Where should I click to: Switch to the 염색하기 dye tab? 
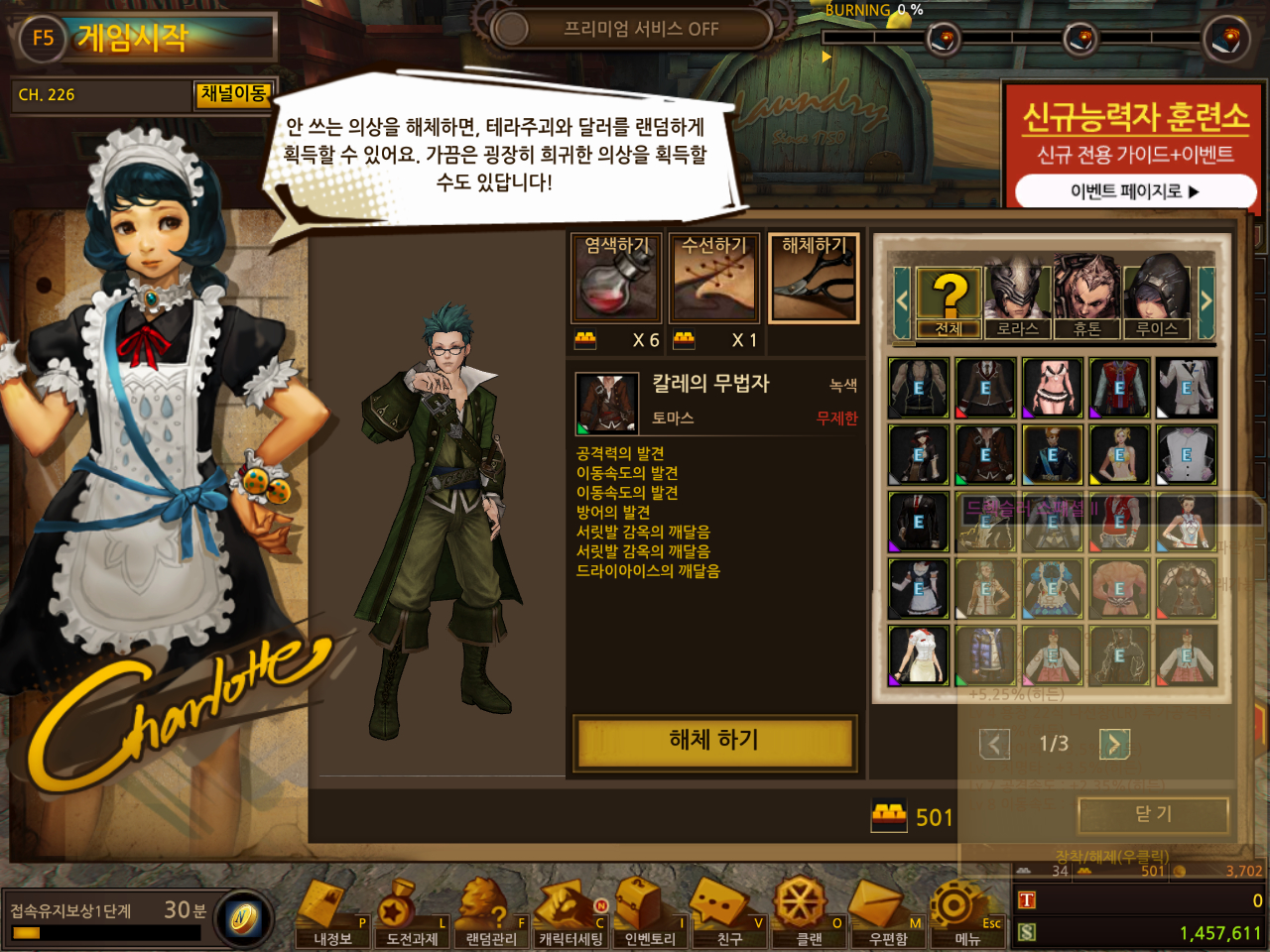tap(615, 279)
